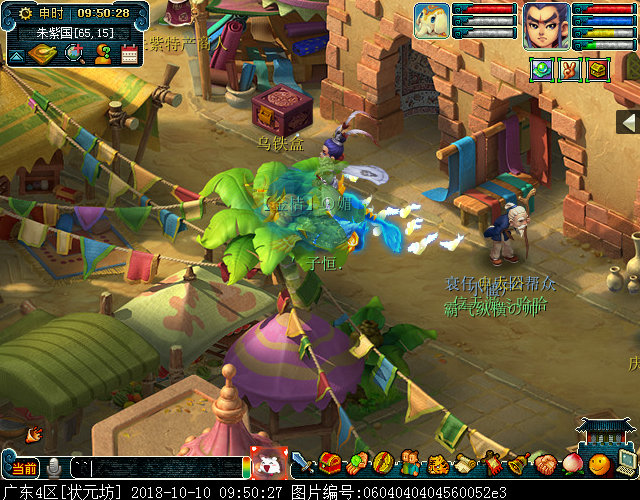Image resolution: width=640 pixels, height=500 pixels.
Task: Open the golden compass map icon
Action: [x=43, y=54]
